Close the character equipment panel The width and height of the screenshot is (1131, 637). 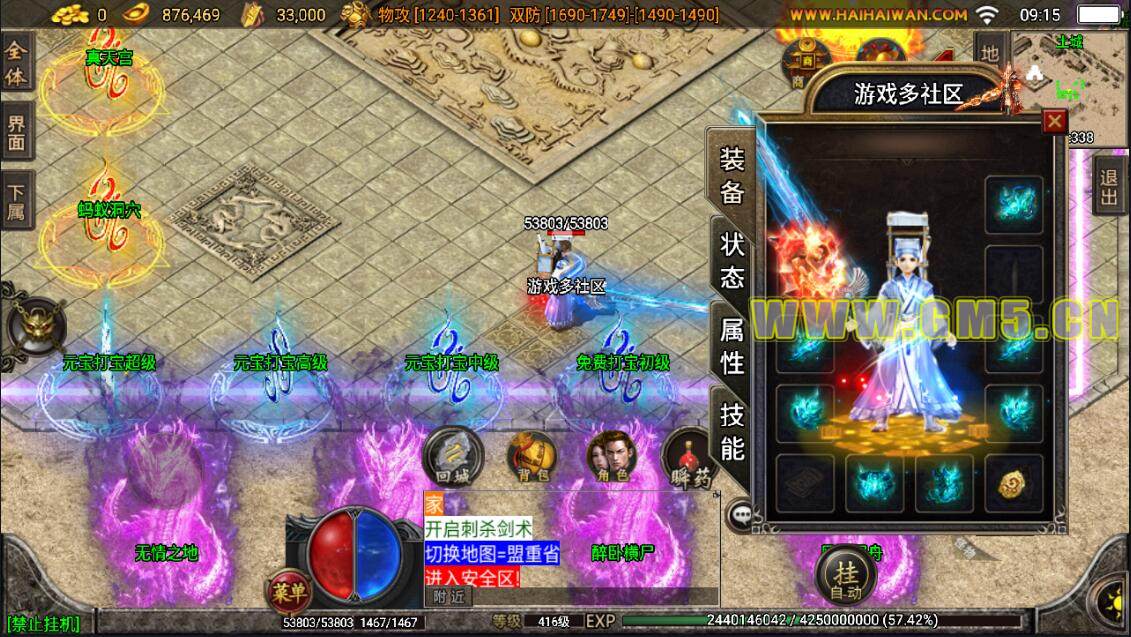pos(1054,122)
